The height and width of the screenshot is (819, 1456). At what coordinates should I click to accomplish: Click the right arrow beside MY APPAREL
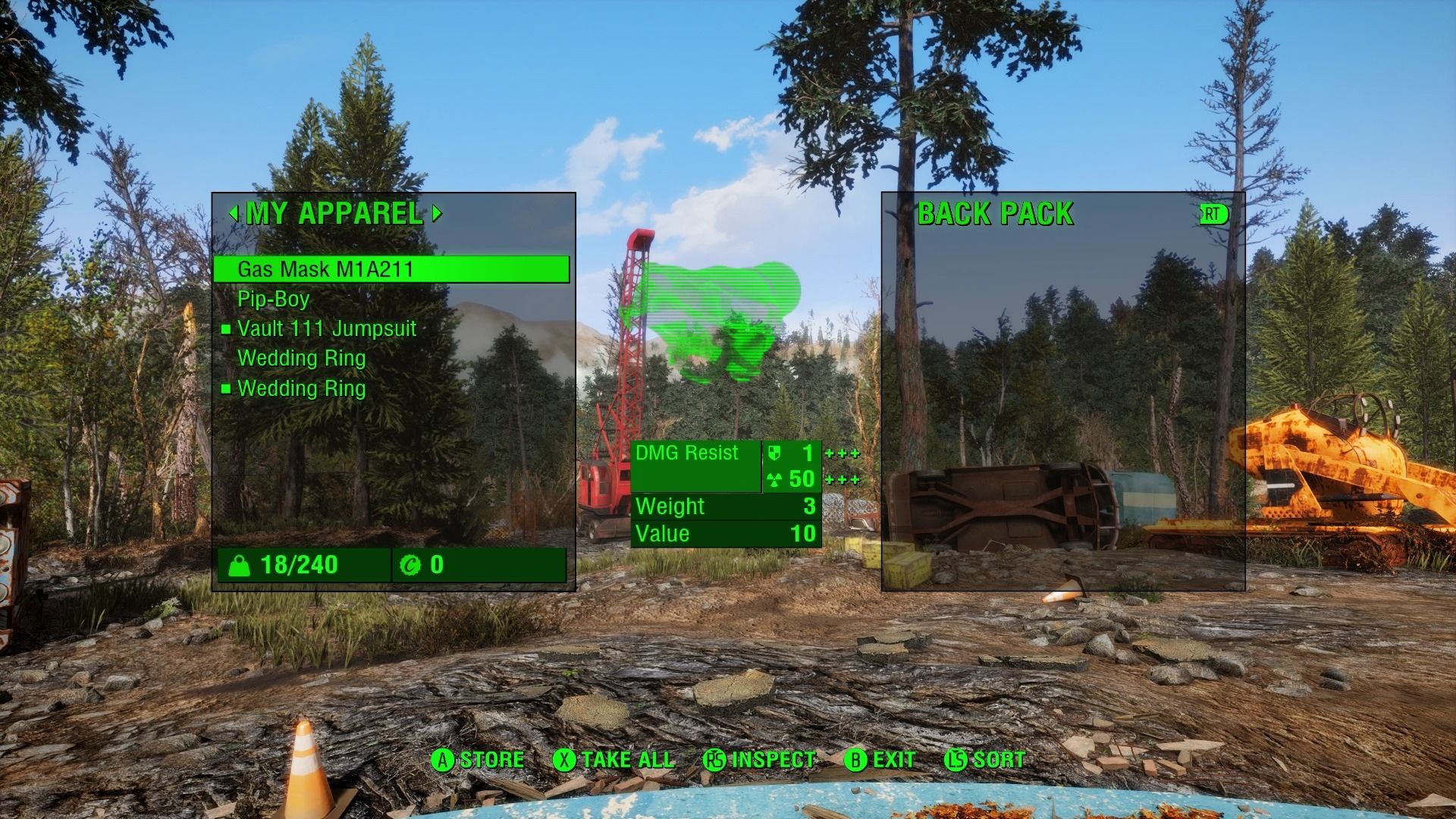pyautogui.click(x=438, y=214)
